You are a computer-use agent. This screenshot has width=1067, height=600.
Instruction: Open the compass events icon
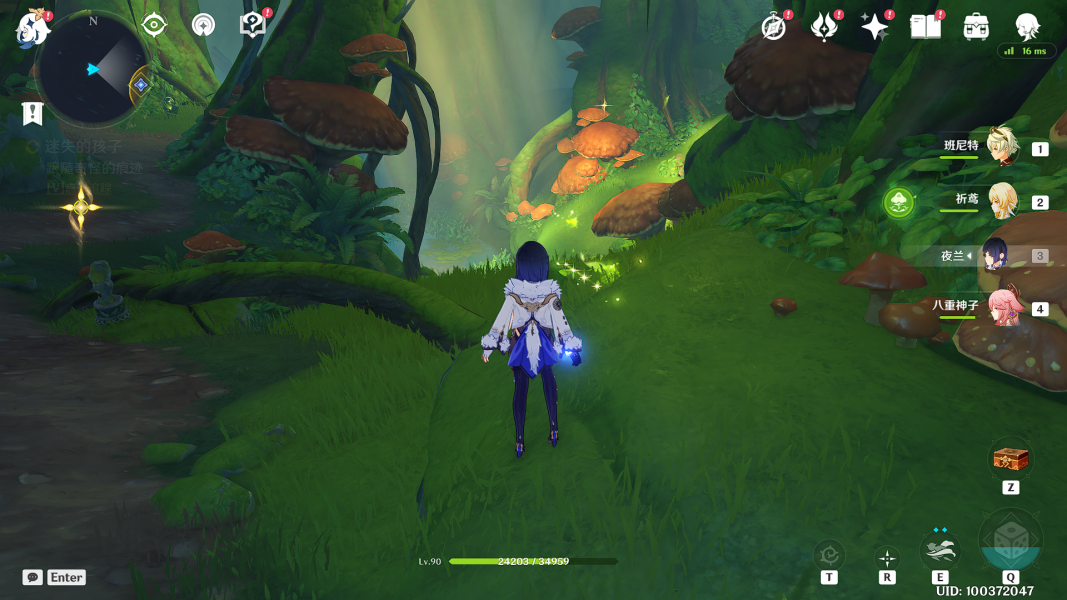point(773,27)
